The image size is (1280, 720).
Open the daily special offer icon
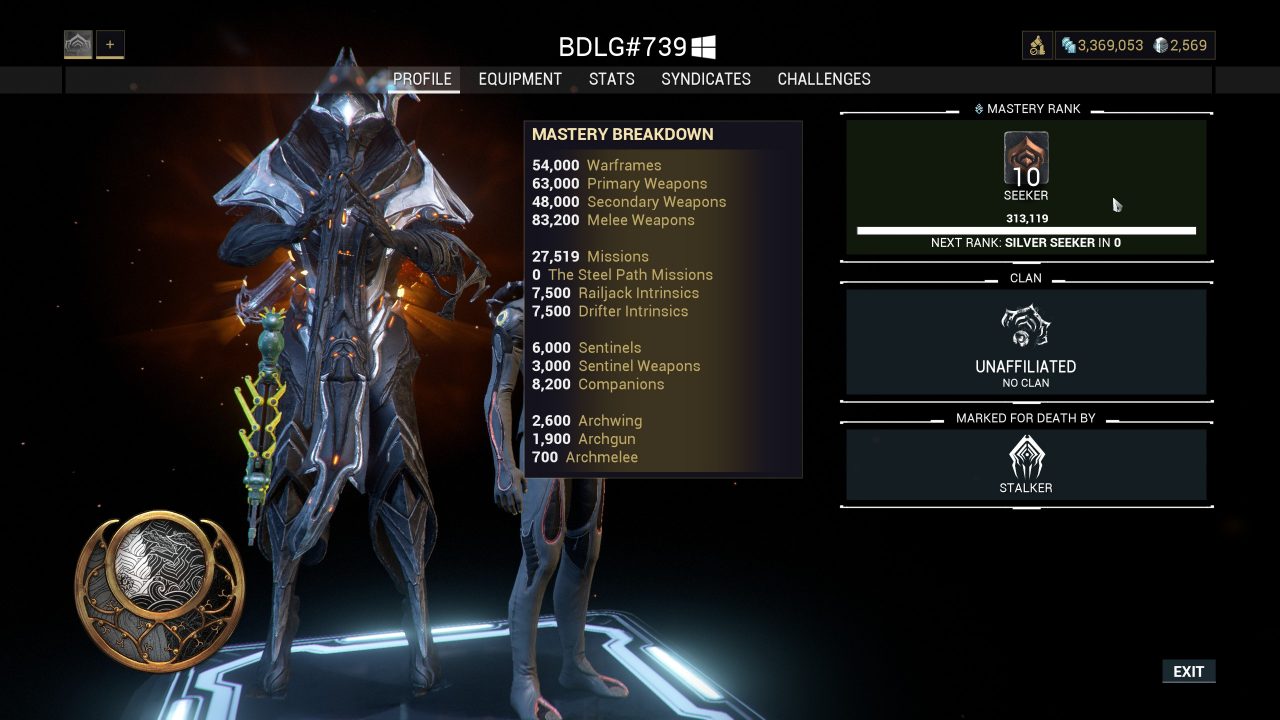tap(1037, 45)
